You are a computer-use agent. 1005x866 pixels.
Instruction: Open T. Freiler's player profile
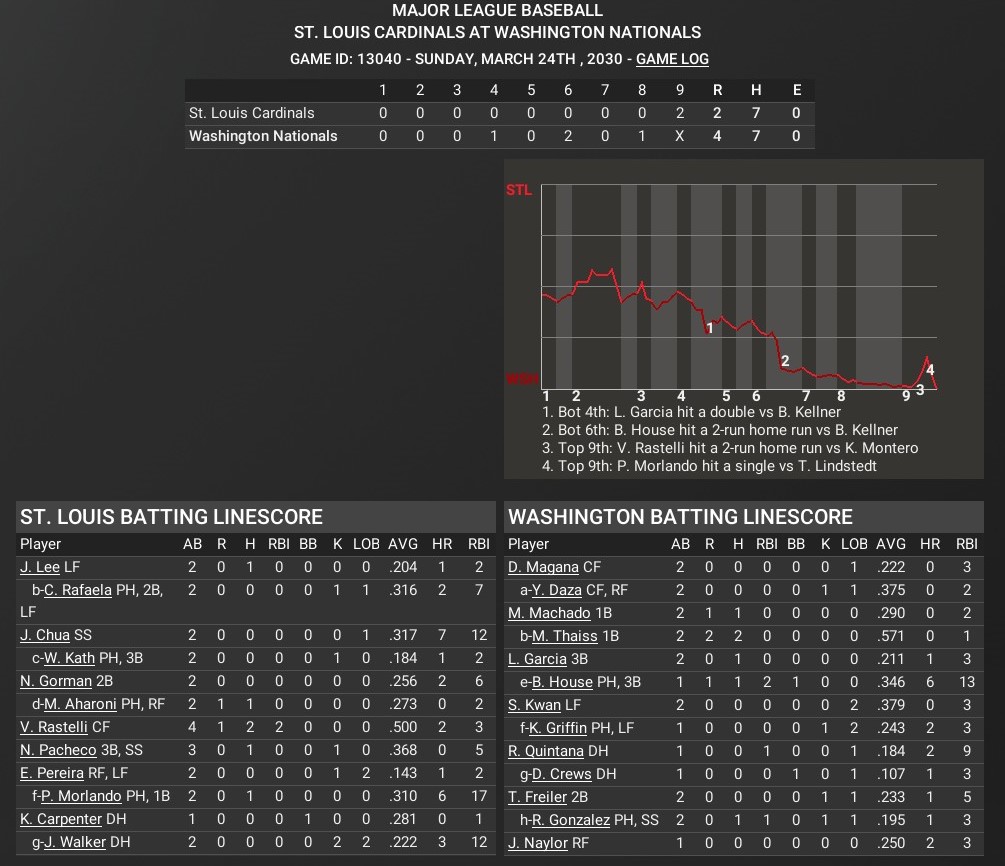pyautogui.click(x=538, y=796)
